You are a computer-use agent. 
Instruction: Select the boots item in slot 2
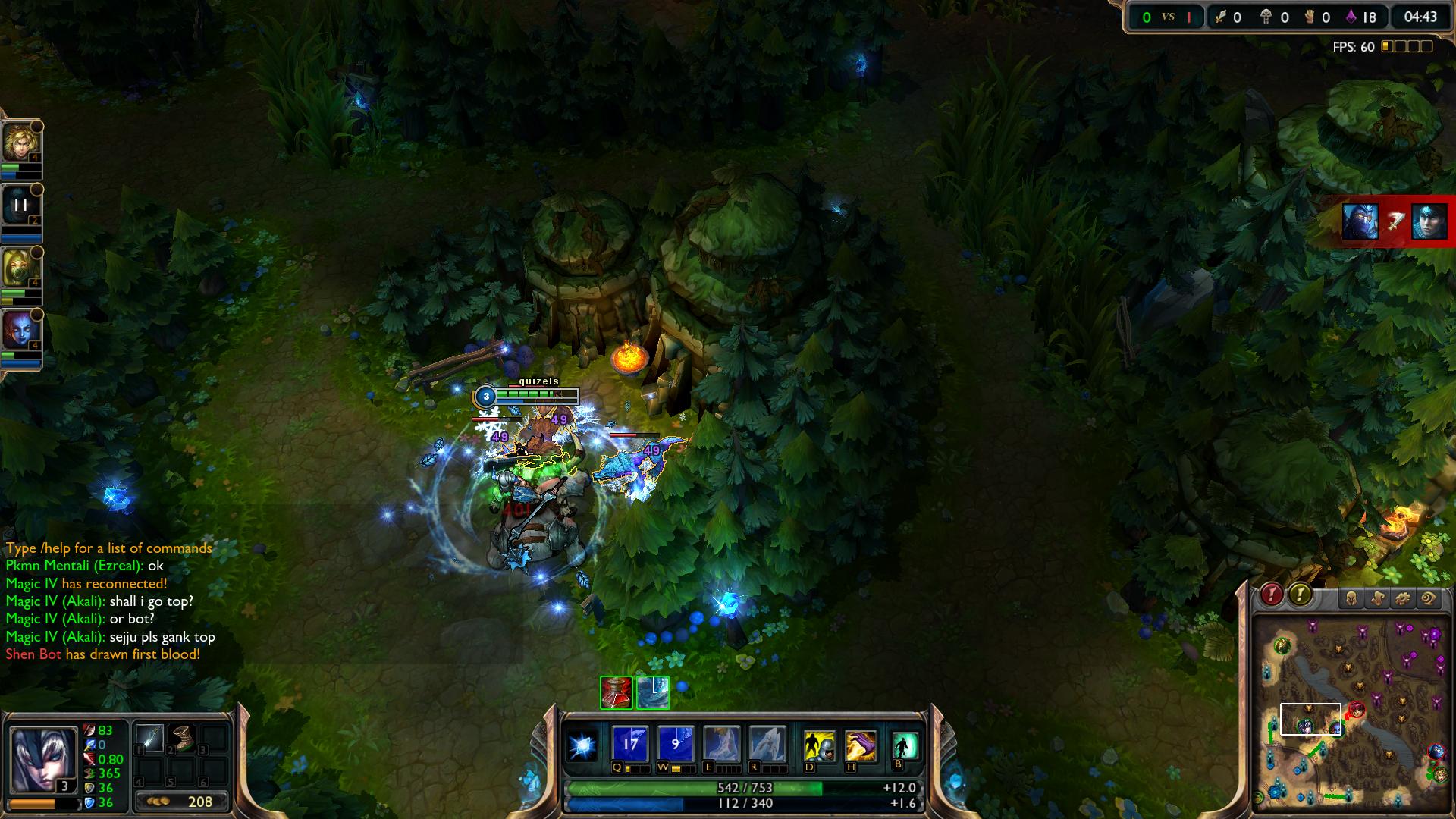tap(182, 738)
